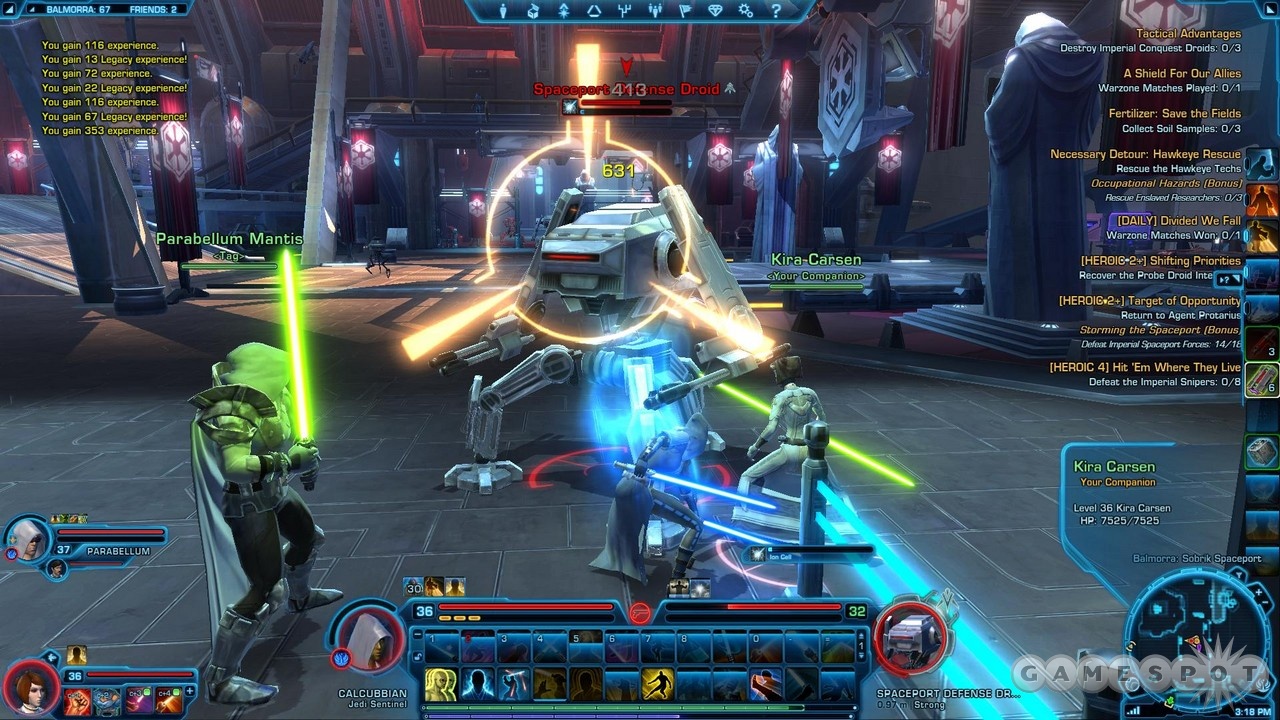Open the abilities window star icon
The height and width of the screenshot is (720, 1280).
[565, 12]
